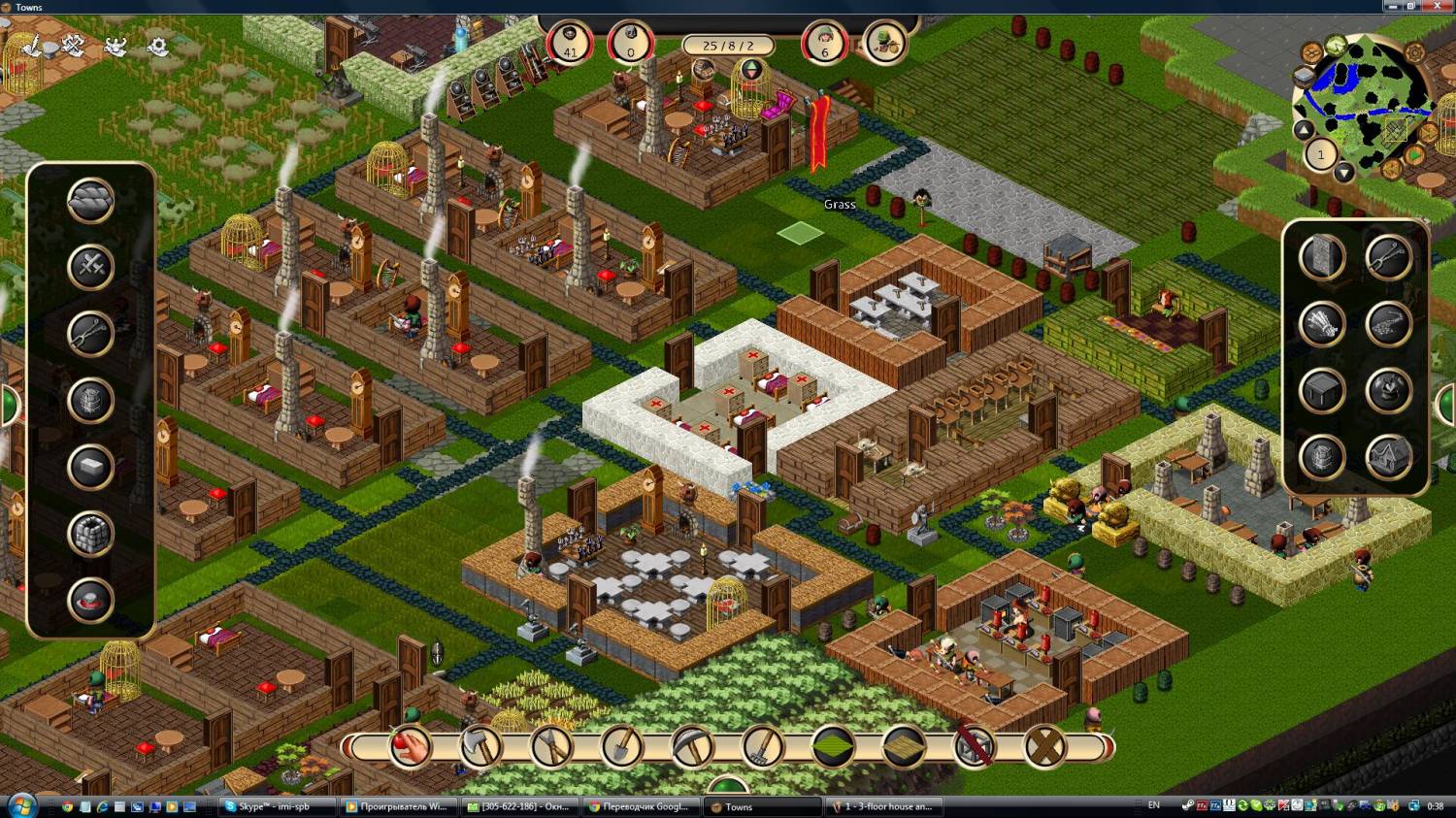Viewport: 1456px width, 818px height.
Task: Click the wooden X cancel tool
Action: [x=1045, y=747]
